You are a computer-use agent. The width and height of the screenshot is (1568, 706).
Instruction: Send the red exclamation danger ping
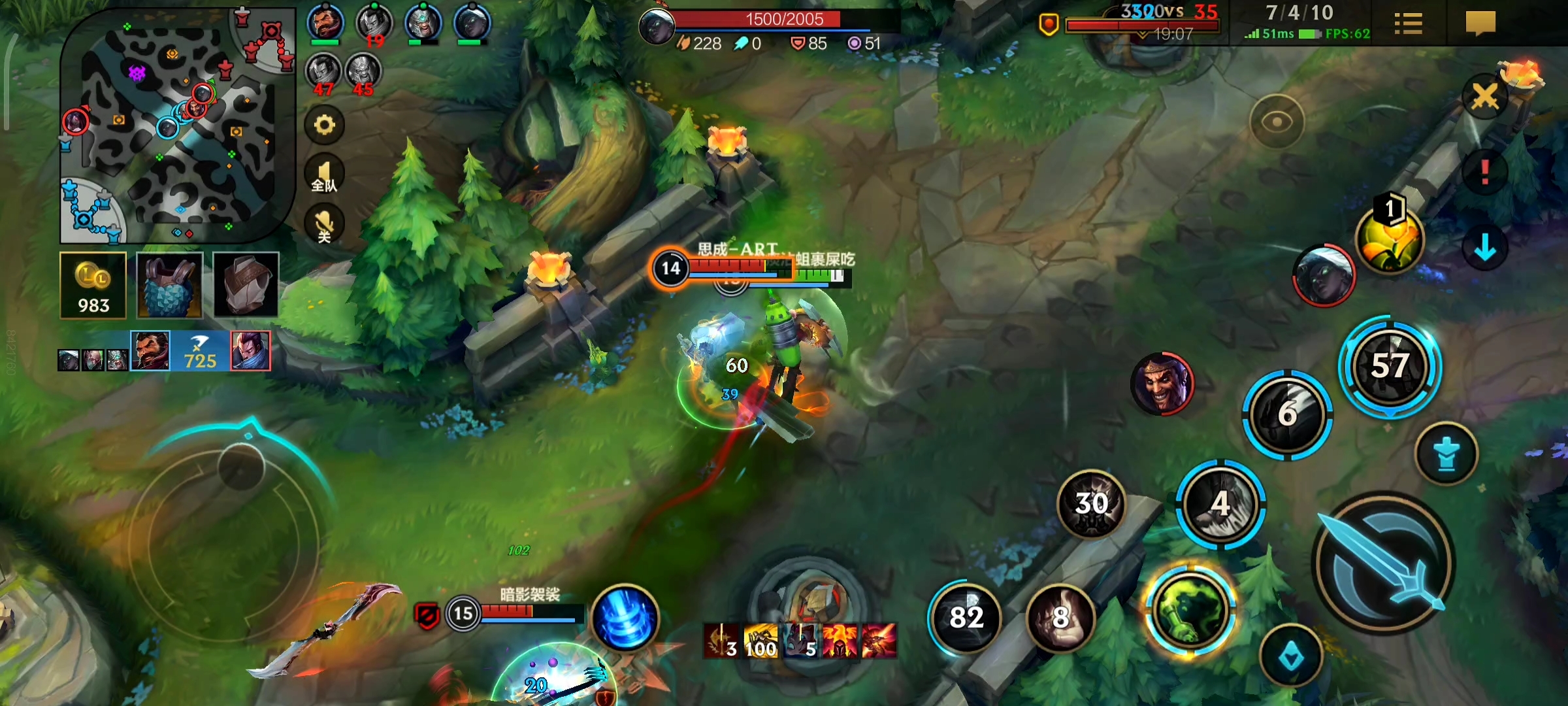coord(1484,172)
